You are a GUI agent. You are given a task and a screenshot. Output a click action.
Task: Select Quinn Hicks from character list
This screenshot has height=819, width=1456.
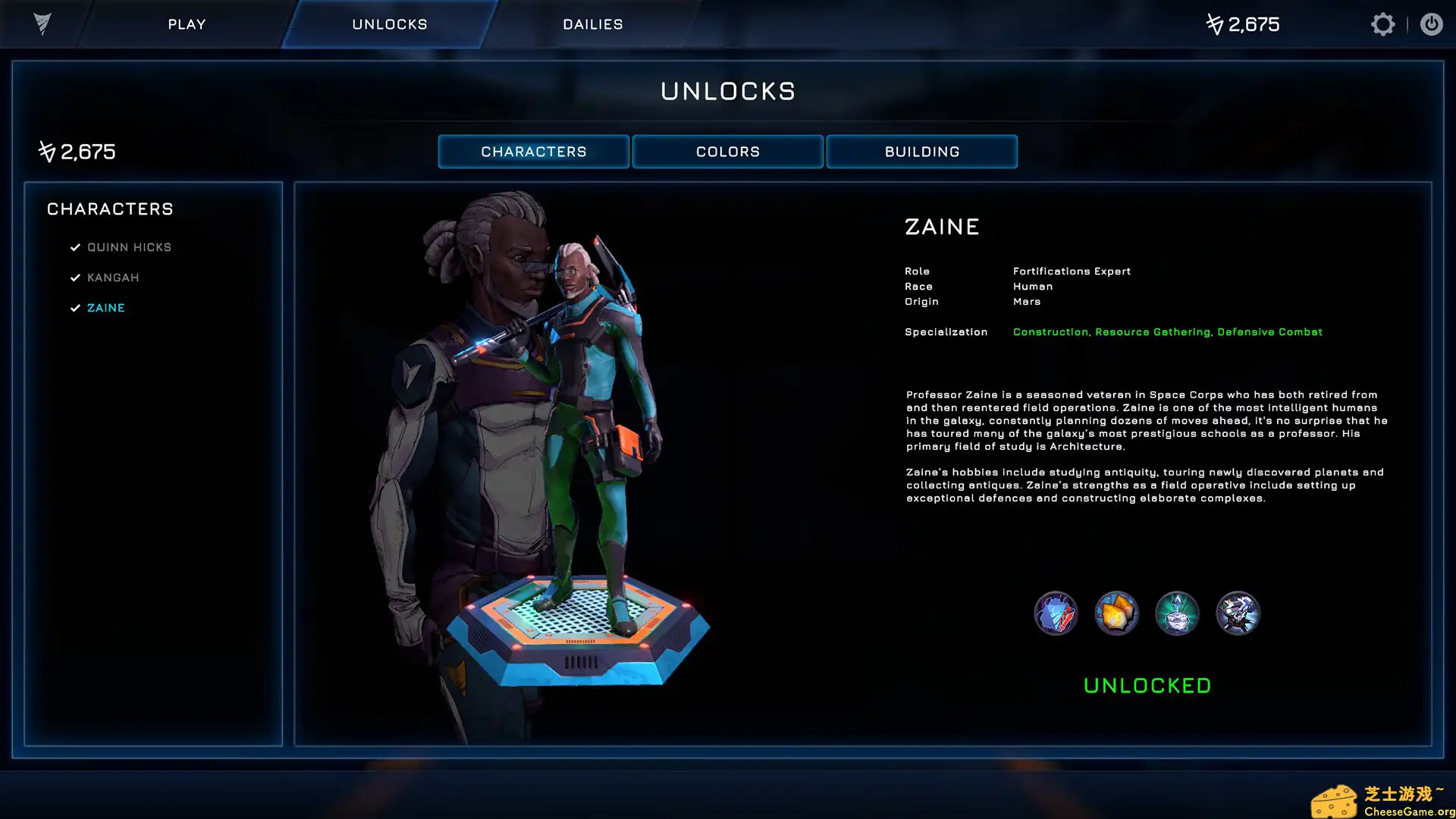coord(129,247)
